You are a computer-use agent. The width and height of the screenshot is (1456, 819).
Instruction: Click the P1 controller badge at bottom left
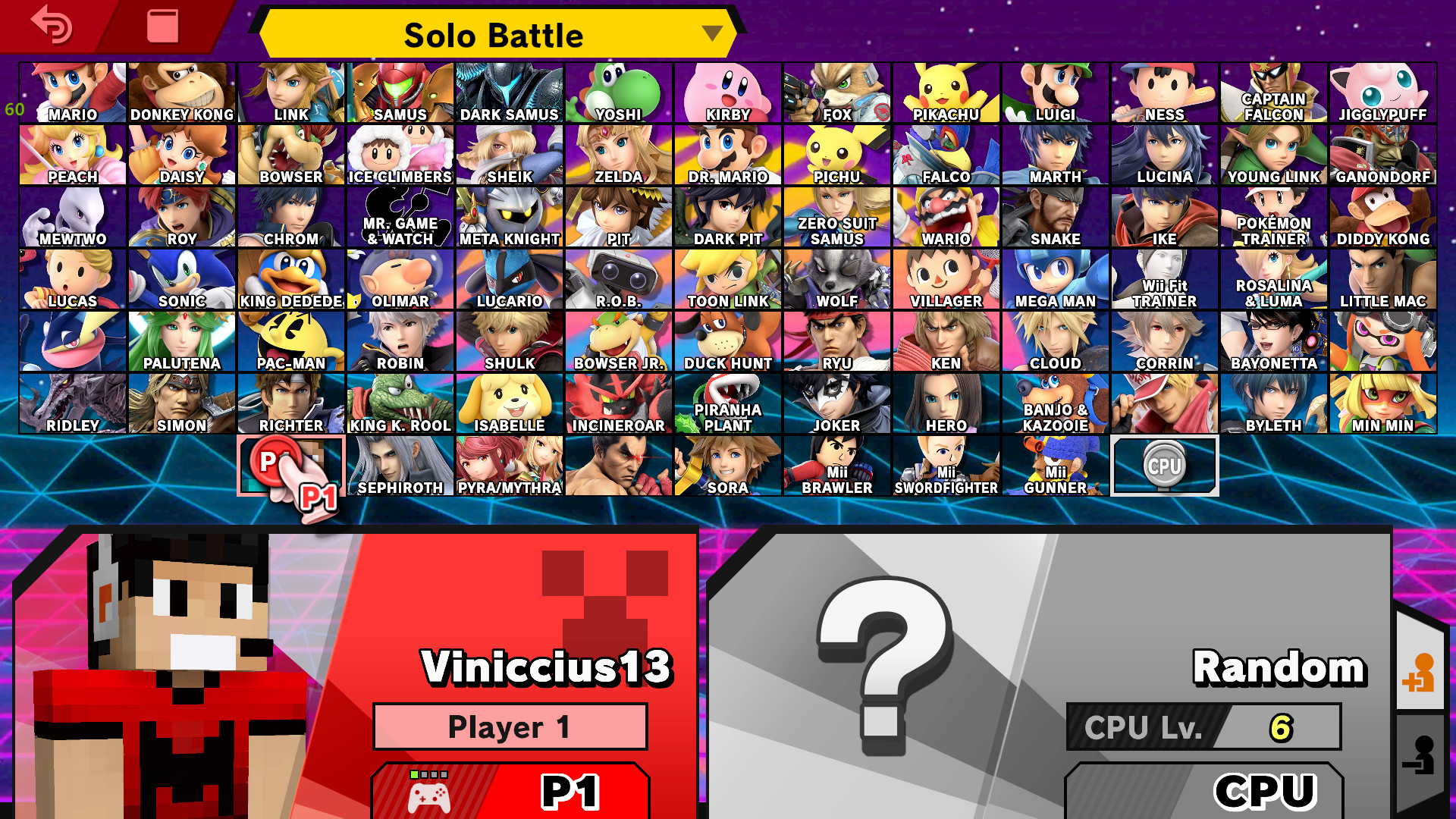[510, 791]
